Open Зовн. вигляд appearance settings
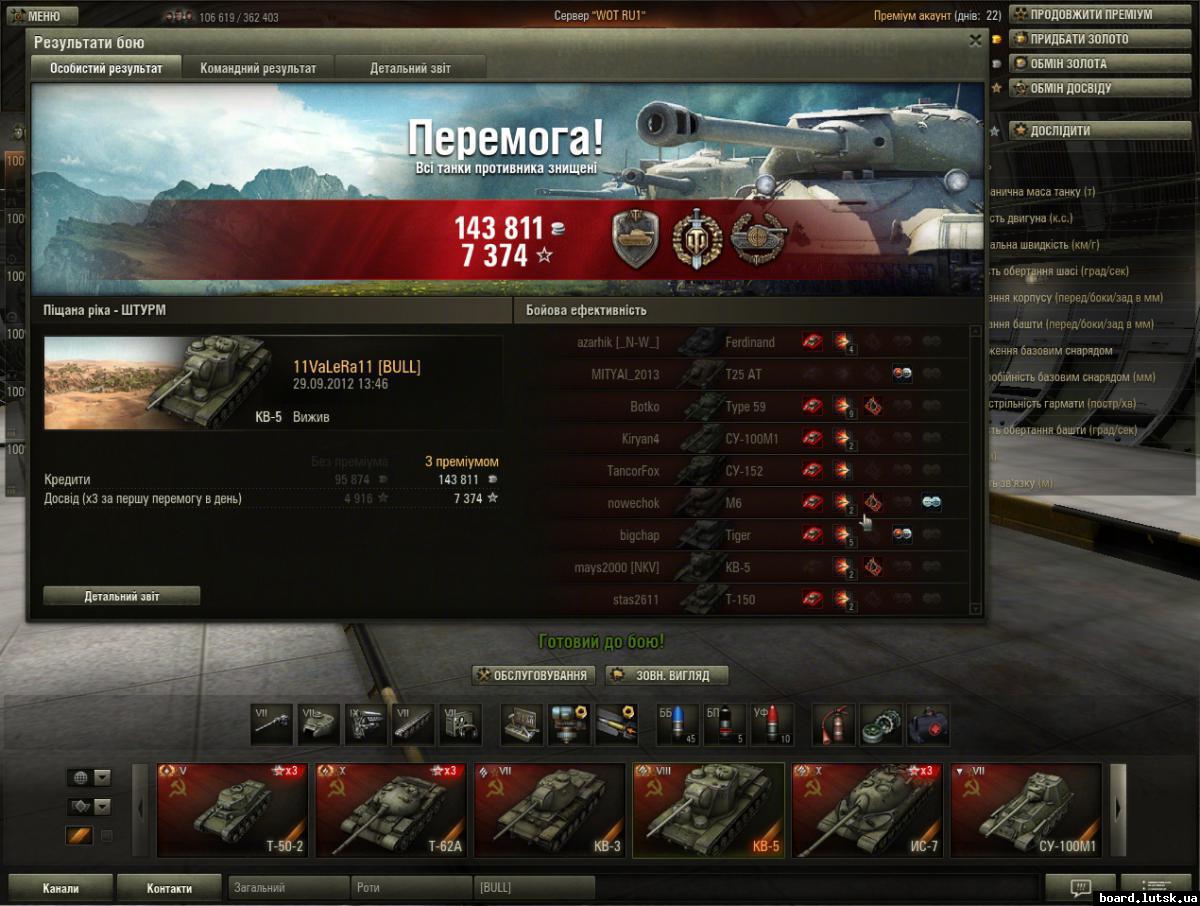 [x=666, y=676]
